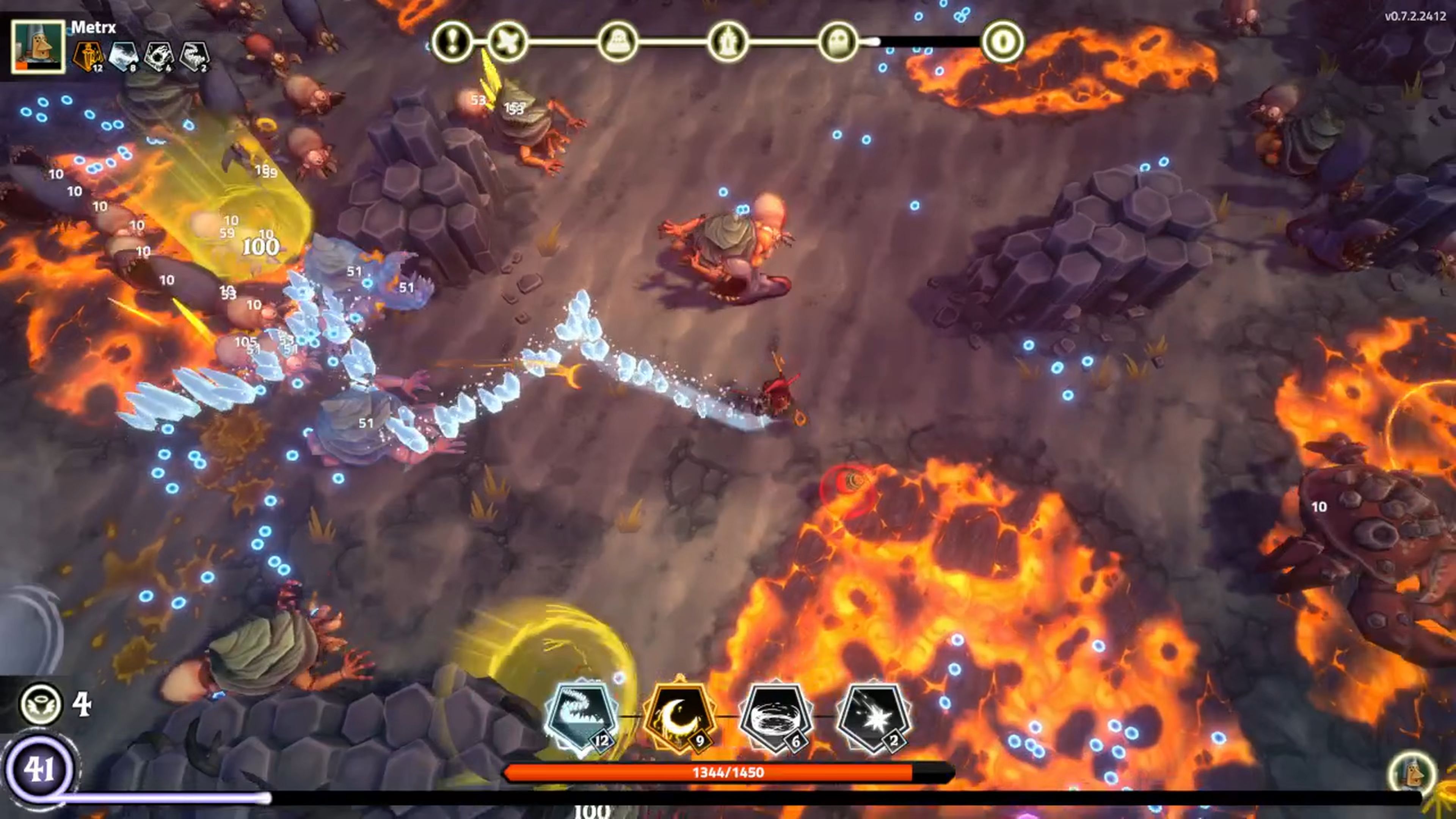Viewport: 1456px width, 819px height.
Task: Select the tower stage marker
Action: point(728,41)
